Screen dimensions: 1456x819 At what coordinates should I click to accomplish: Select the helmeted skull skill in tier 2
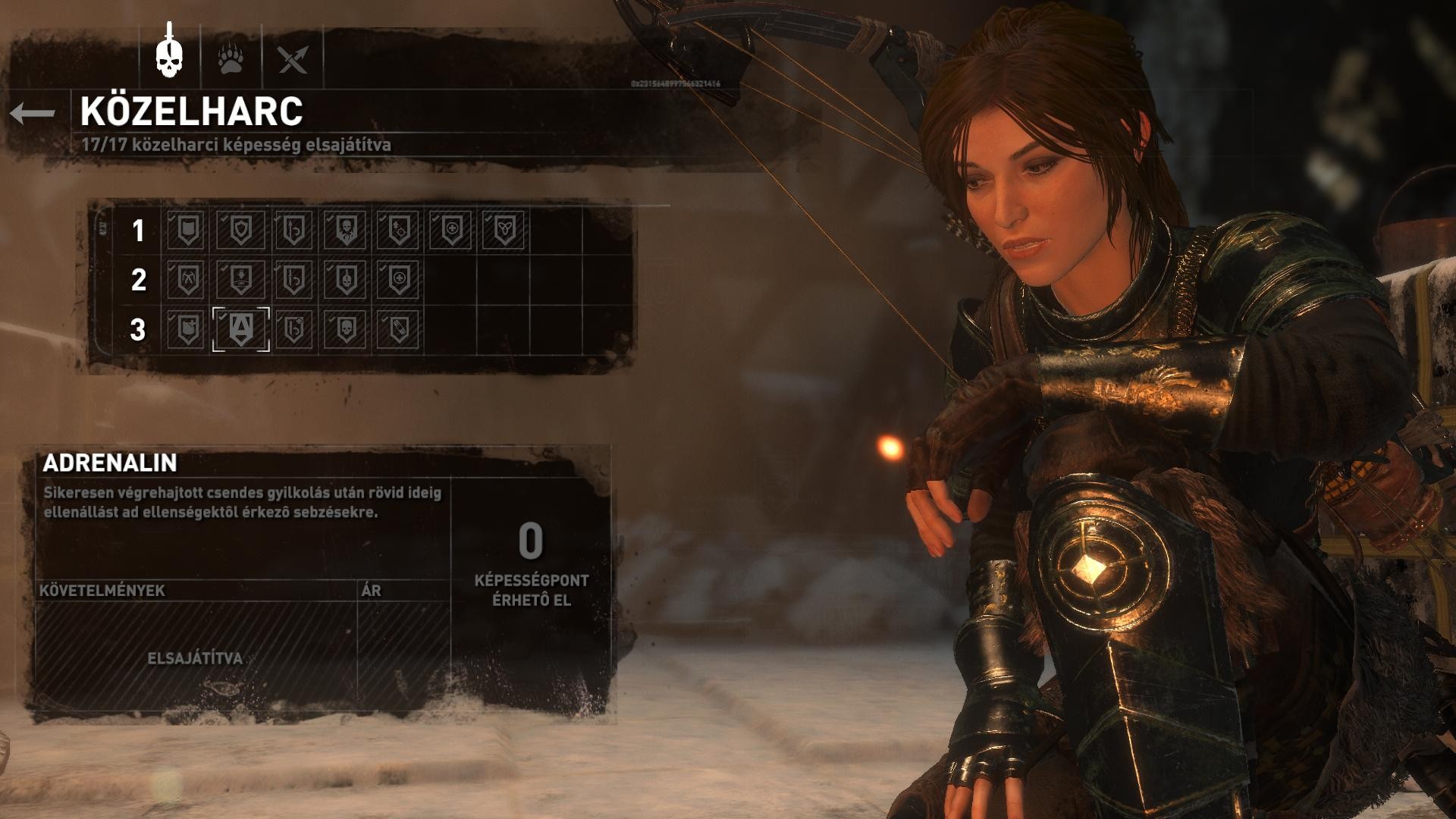coord(346,279)
